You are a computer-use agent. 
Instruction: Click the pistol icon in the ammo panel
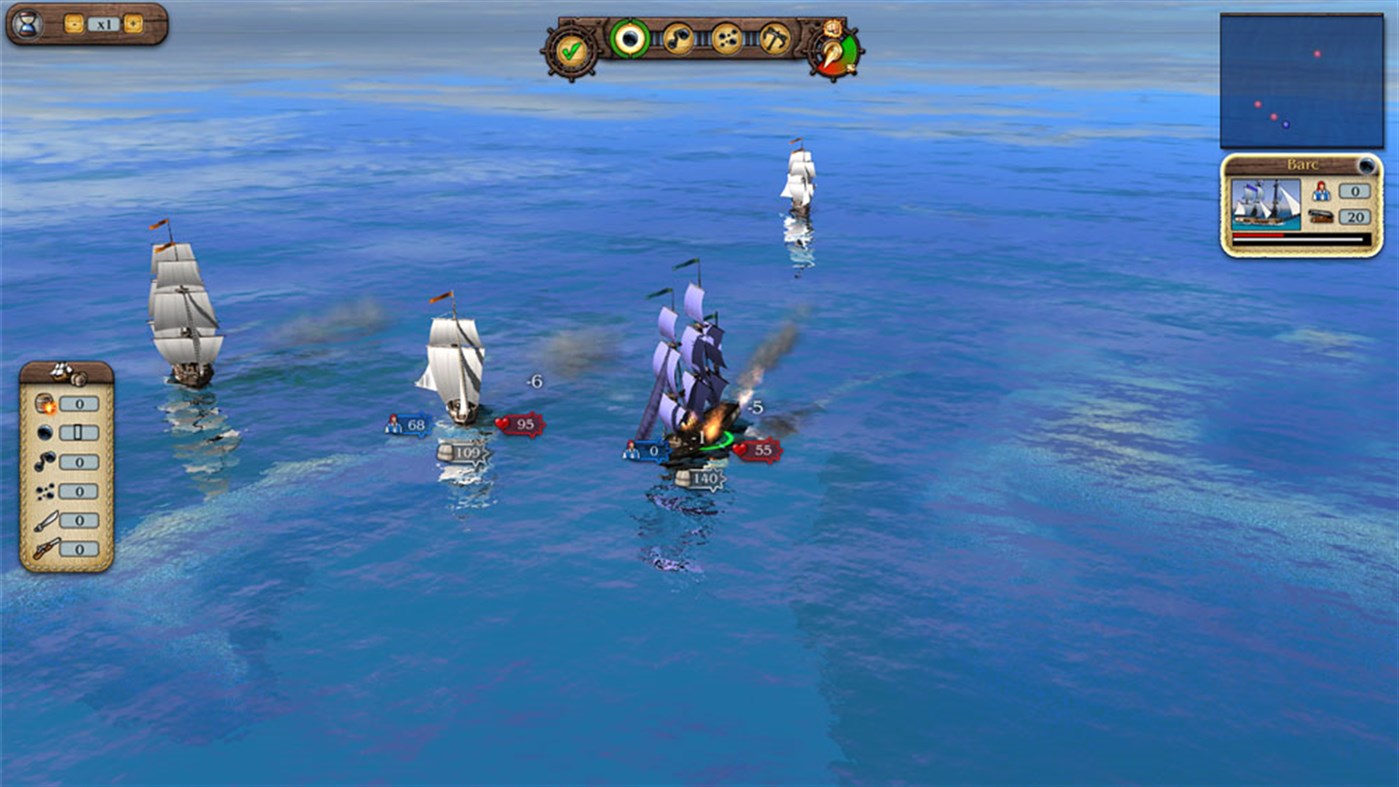44,548
